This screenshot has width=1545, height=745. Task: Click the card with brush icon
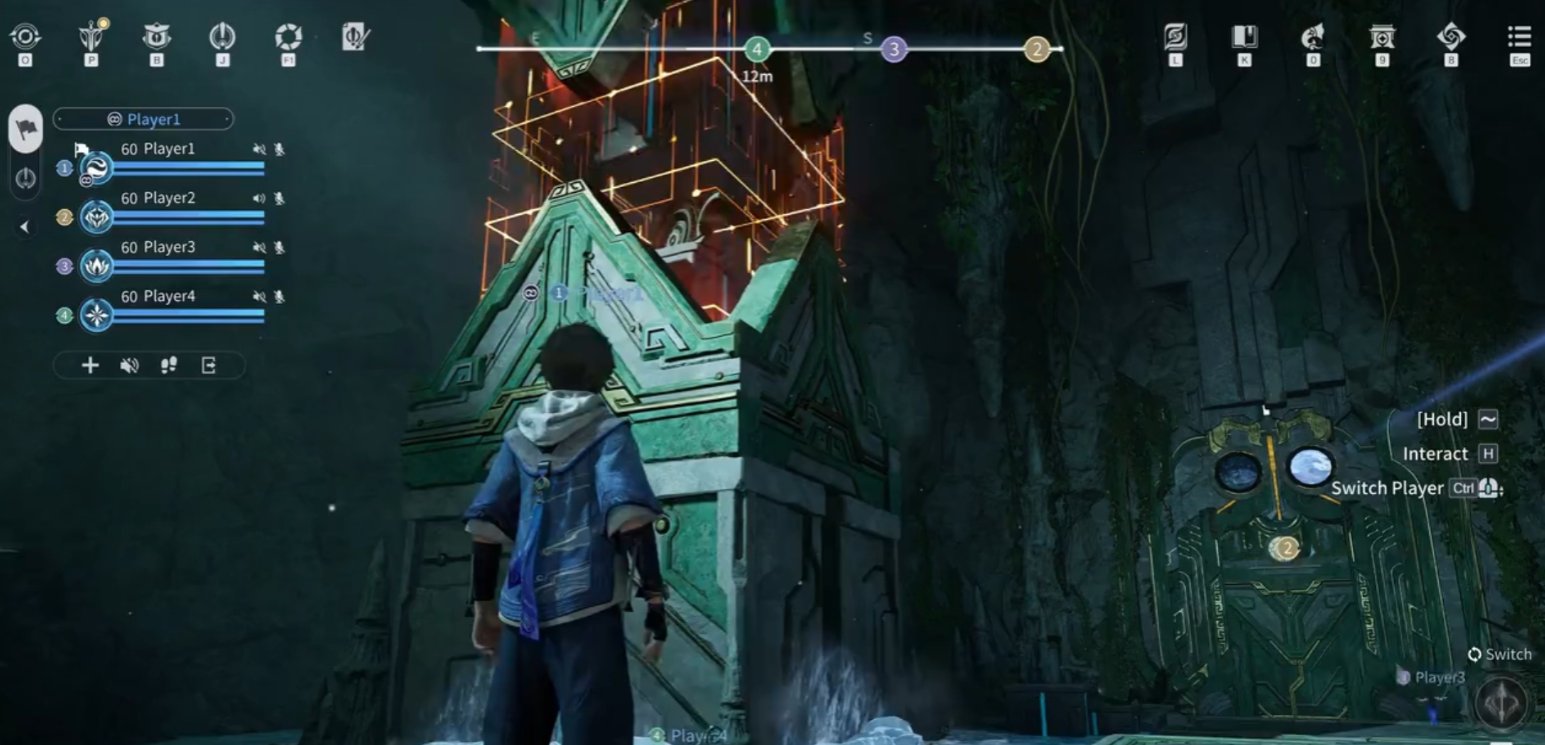coord(356,38)
